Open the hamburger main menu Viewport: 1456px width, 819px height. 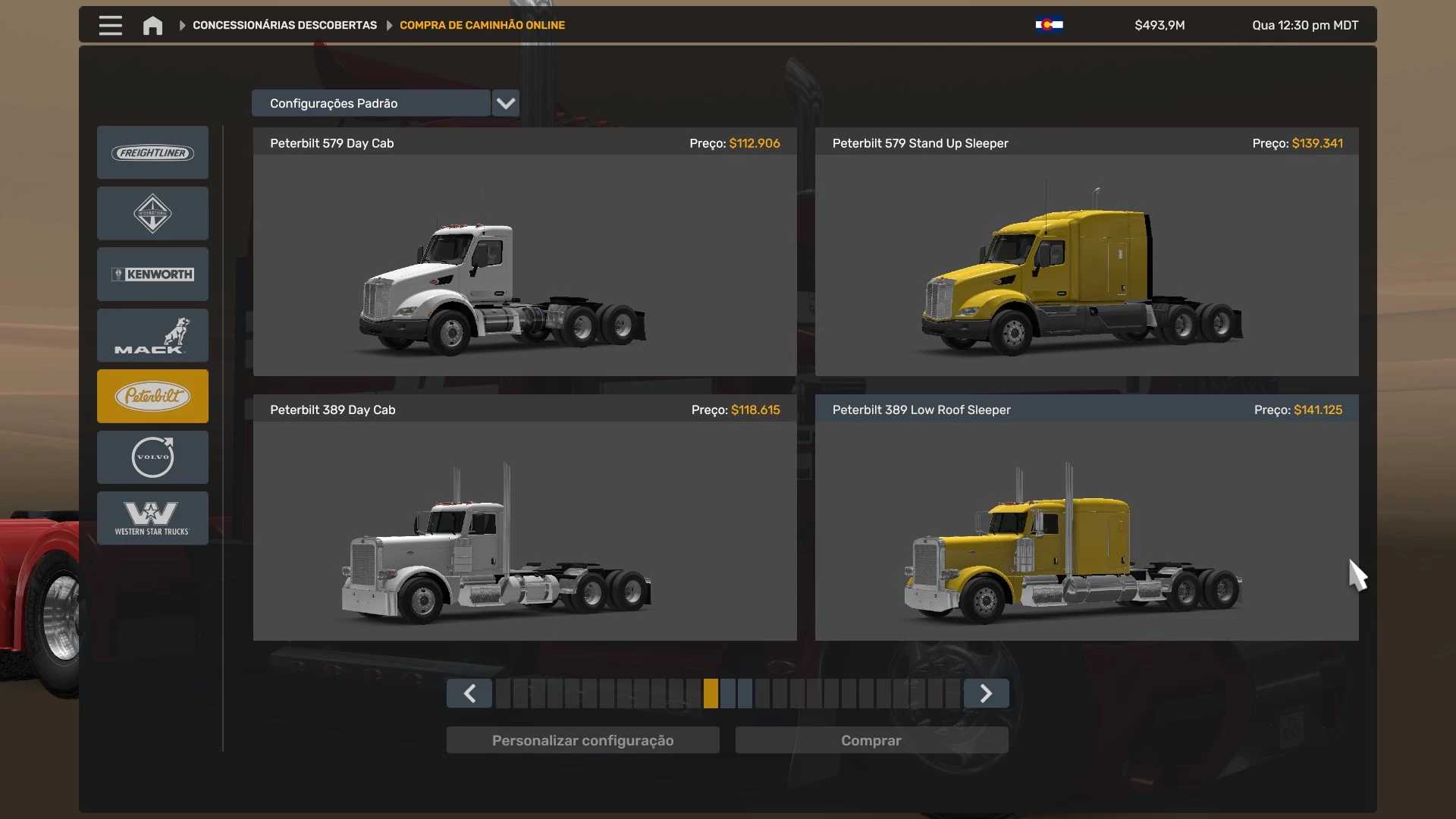pos(110,25)
